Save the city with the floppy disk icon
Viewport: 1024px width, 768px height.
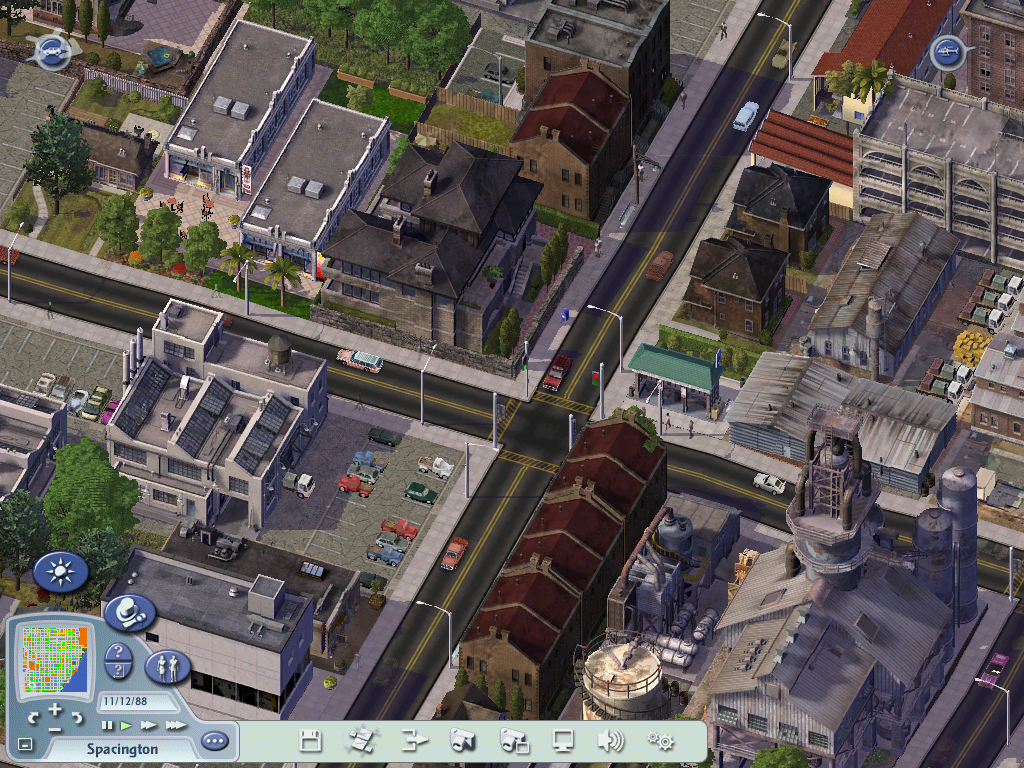pos(311,741)
